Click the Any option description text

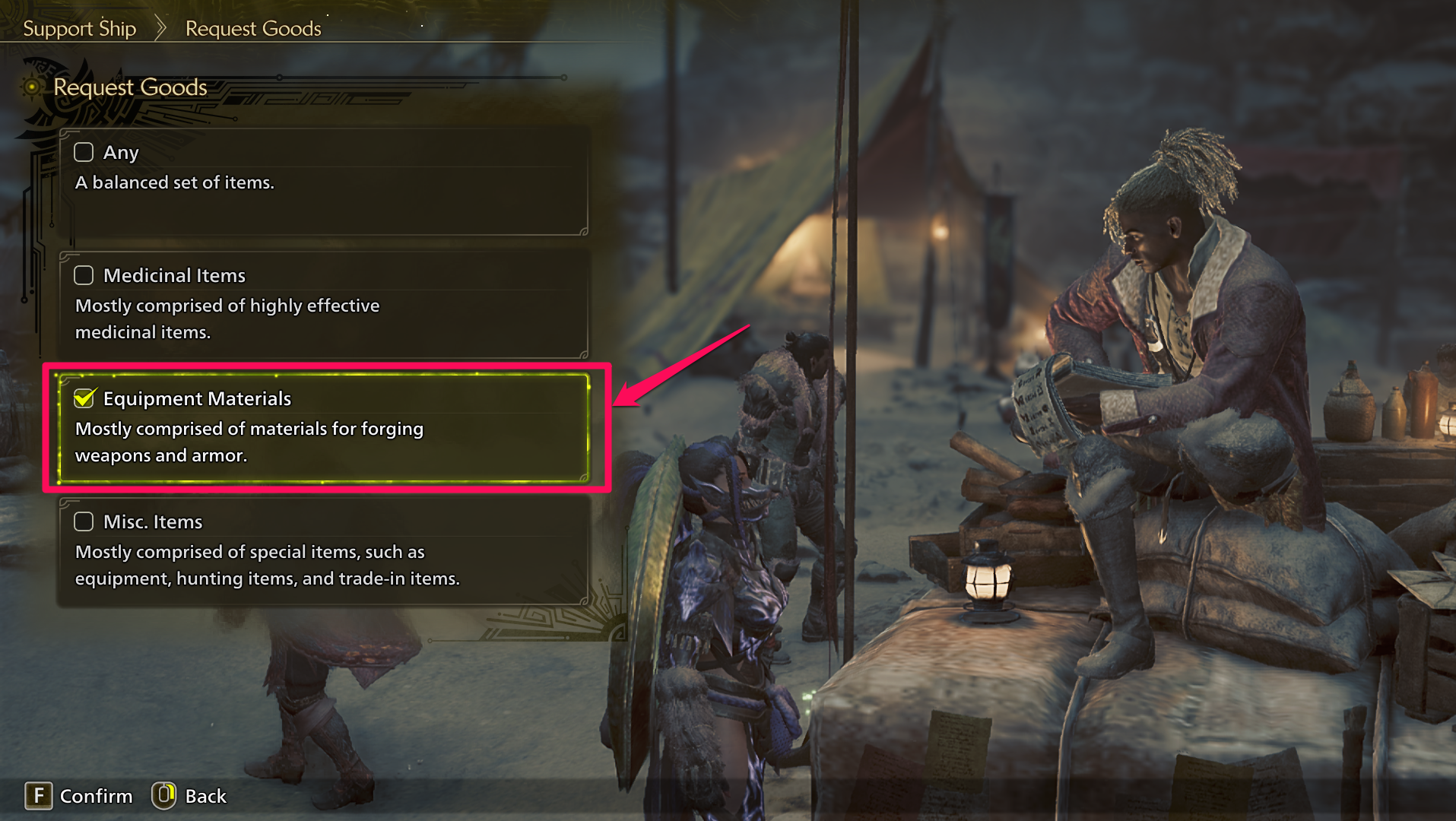(x=175, y=182)
